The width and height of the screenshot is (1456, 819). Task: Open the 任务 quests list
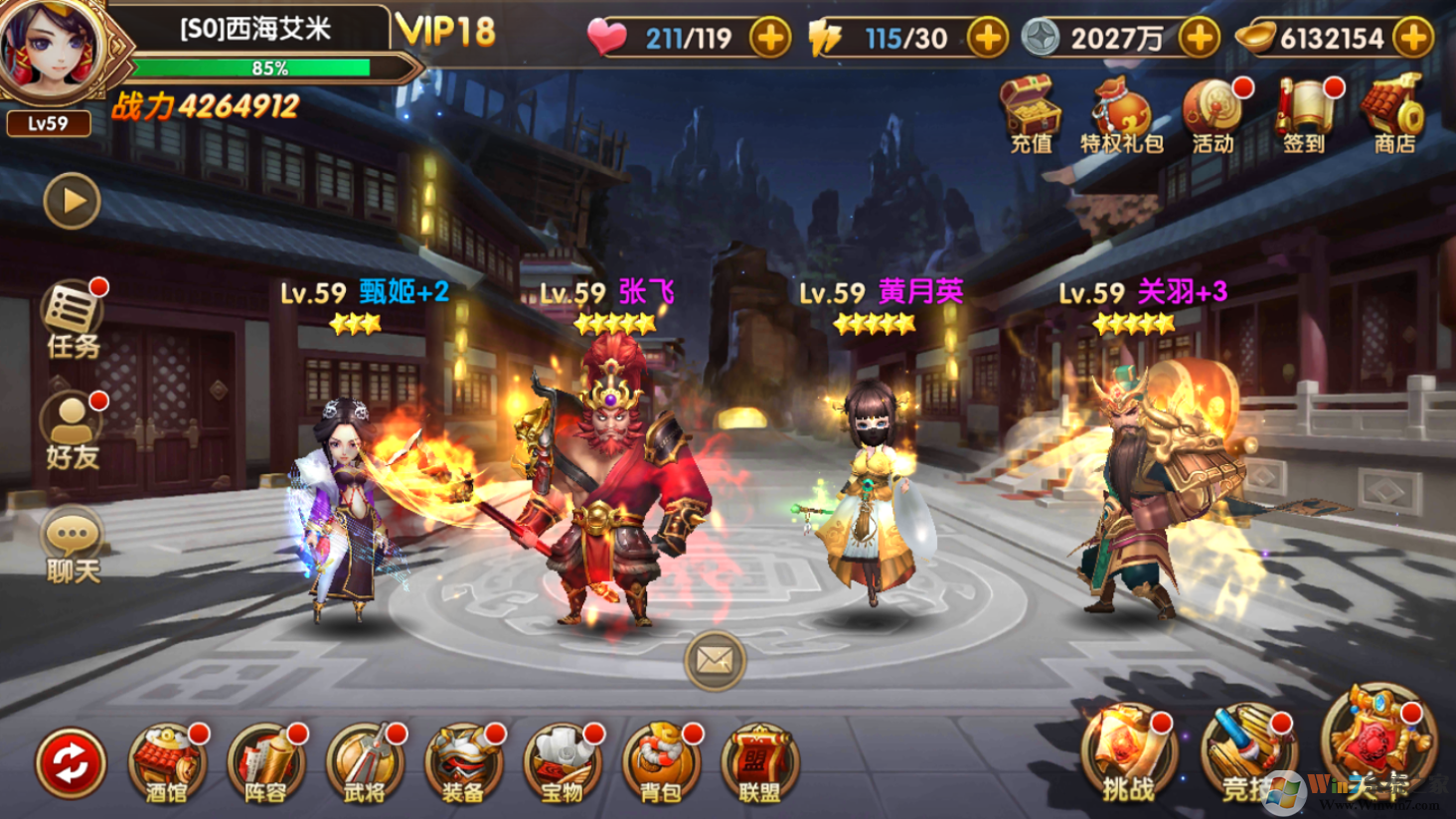(x=73, y=318)
